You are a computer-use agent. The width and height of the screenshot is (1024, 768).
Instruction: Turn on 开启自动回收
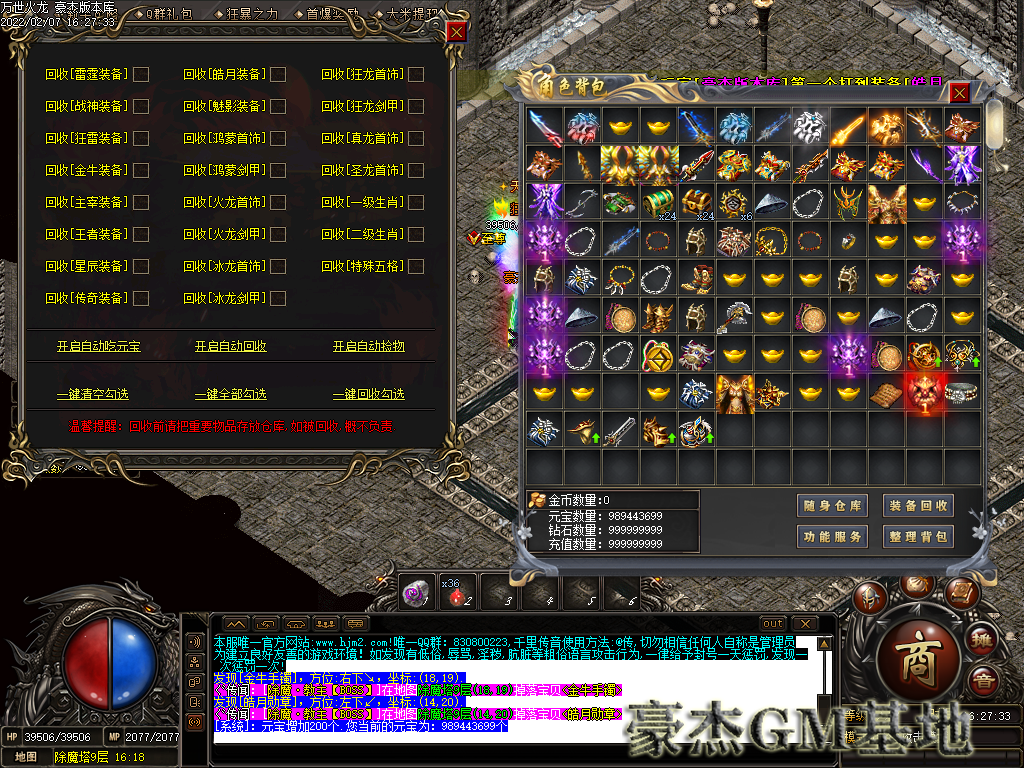click(x=231, y=346)
